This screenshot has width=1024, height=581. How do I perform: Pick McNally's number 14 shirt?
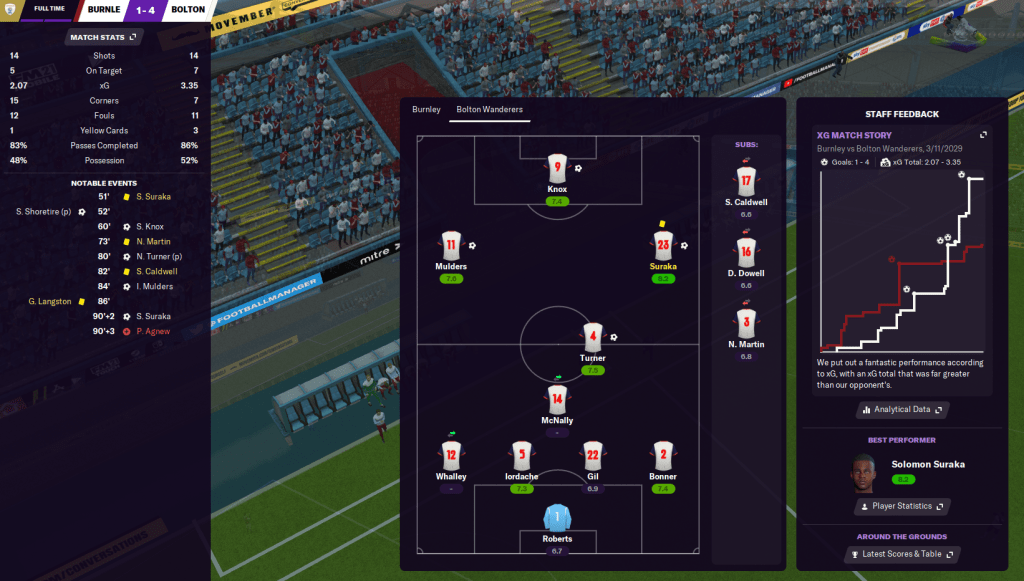(557, 400)
